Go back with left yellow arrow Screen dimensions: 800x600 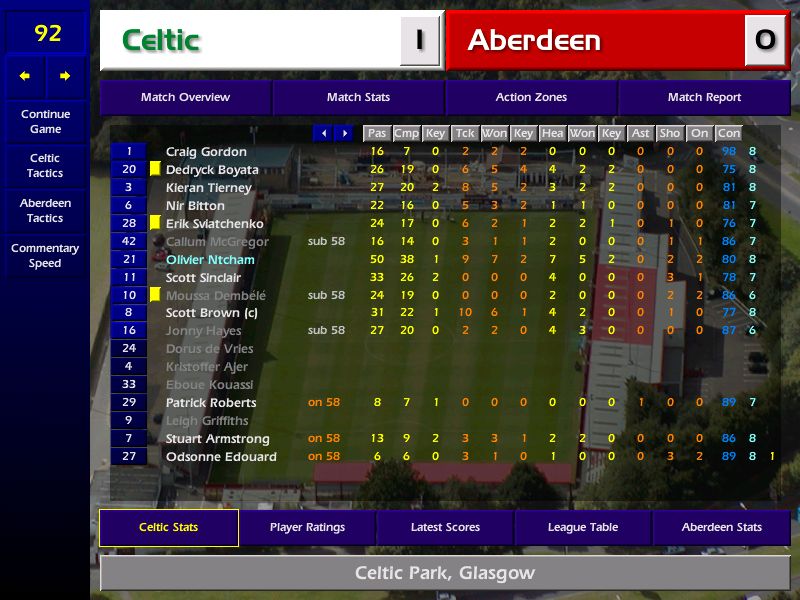click(x=25, y=76)
